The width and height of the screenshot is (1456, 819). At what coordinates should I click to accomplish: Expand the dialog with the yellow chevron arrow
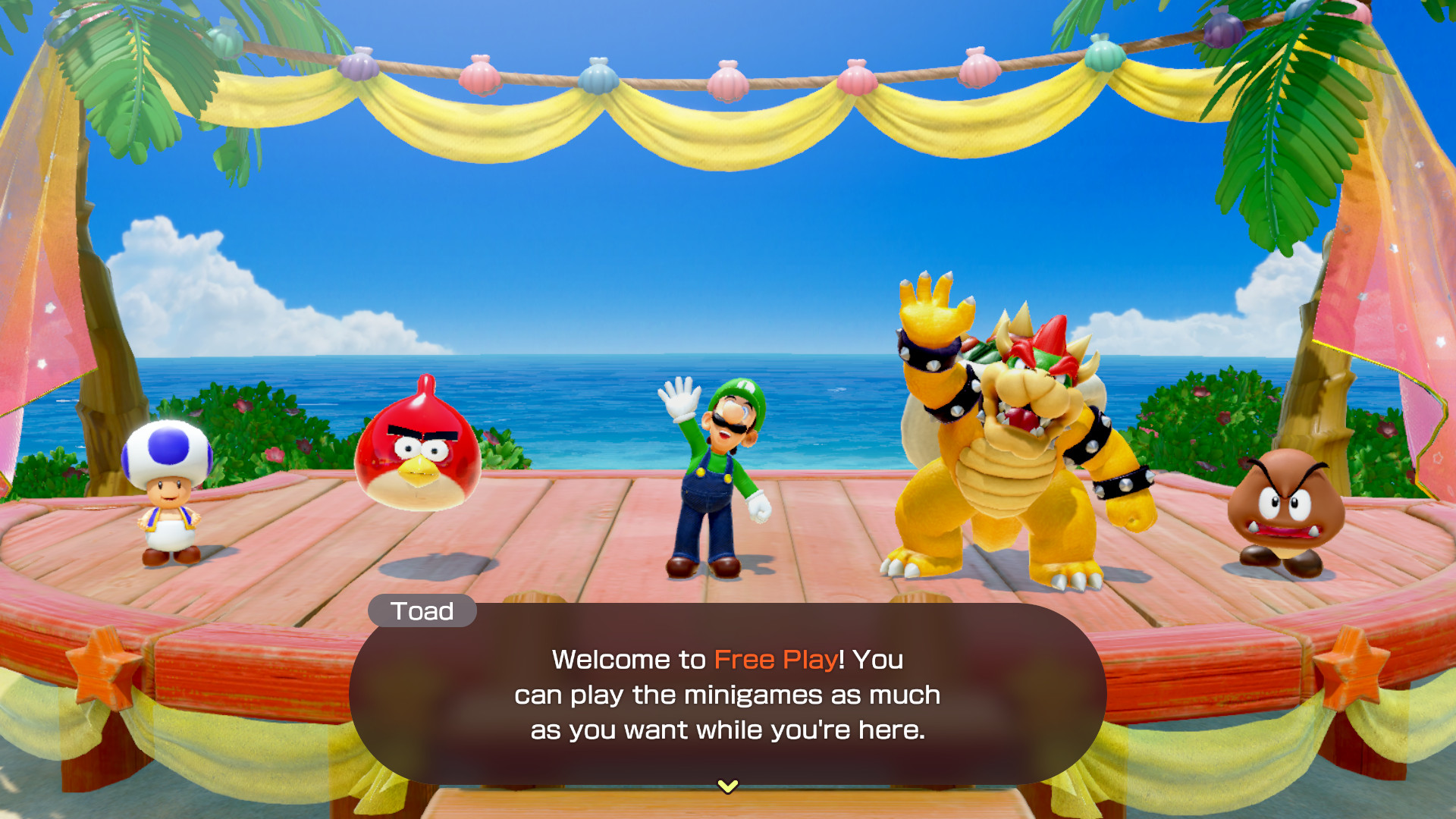[x=728, y=786]
